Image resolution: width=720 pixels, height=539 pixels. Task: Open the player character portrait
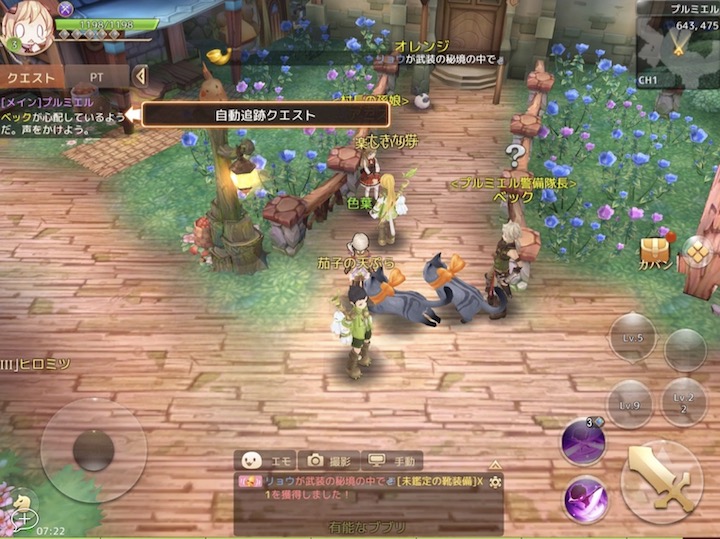(30, 28)
